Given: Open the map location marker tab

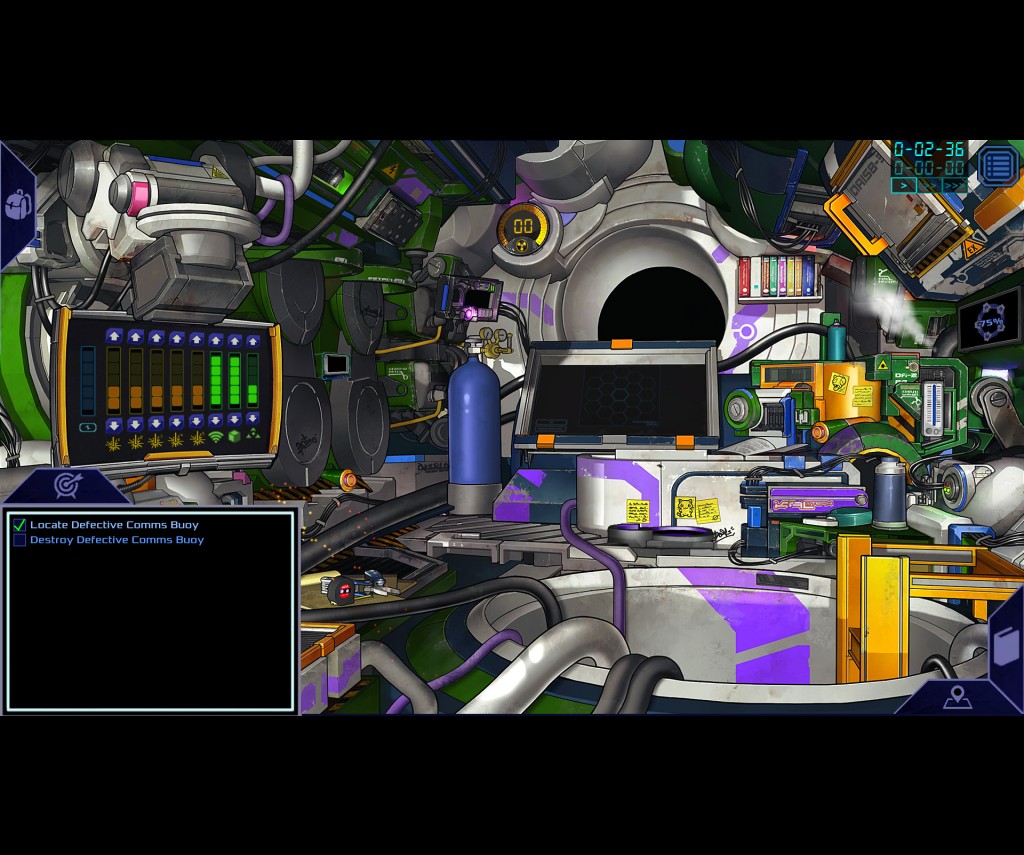Looking at the screenshot, I should pyautogui.click(x=957, y=697).
